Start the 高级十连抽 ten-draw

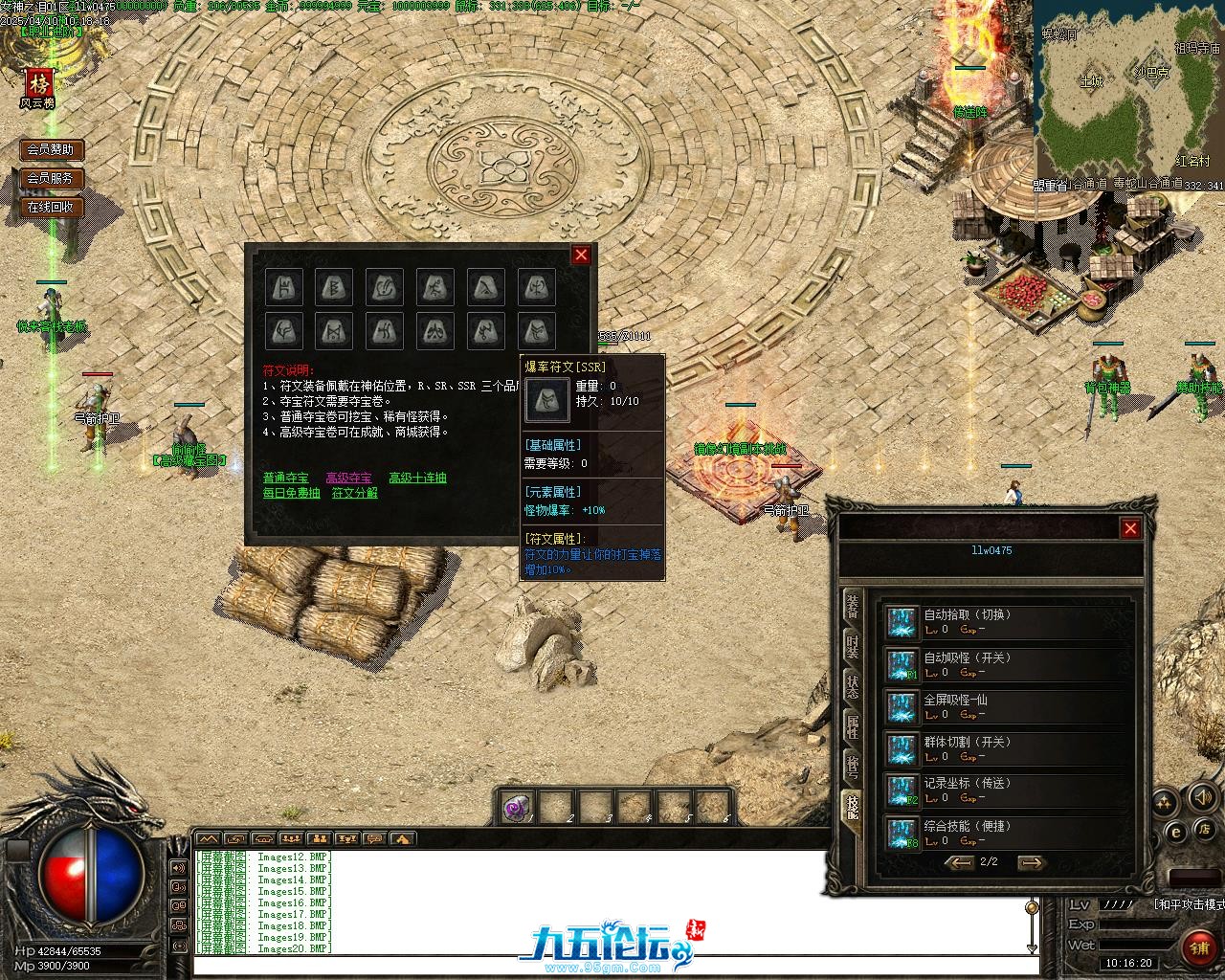417,478
